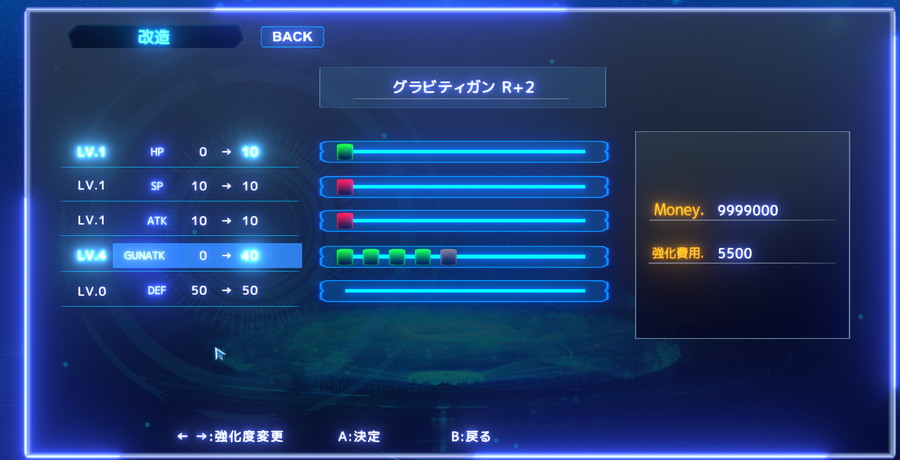Viewport: 900px width, 460px height.
Task: Select the HP upgrade row
Action: tap(180, 152)
